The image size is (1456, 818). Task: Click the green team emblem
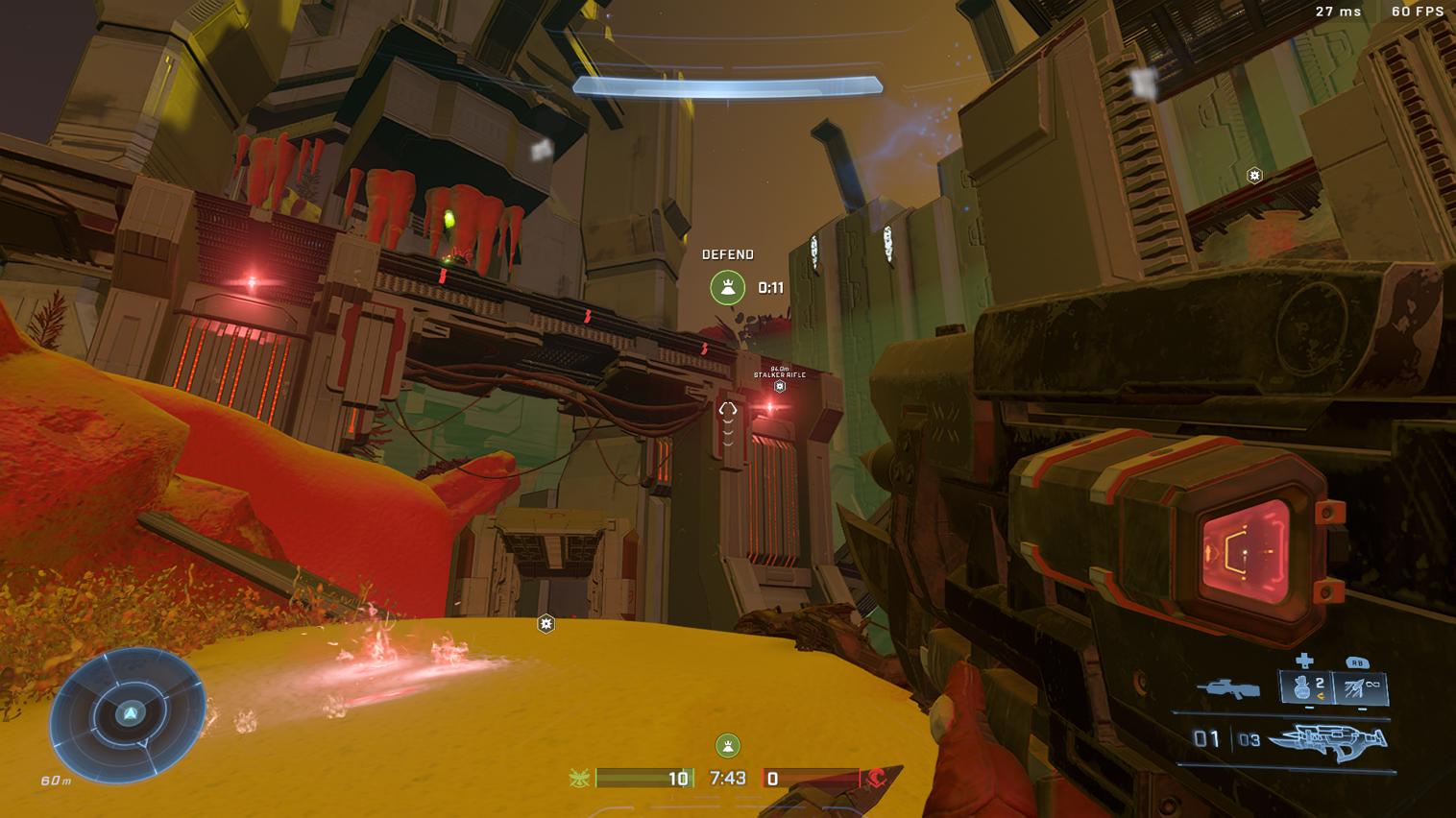[578, 778]
